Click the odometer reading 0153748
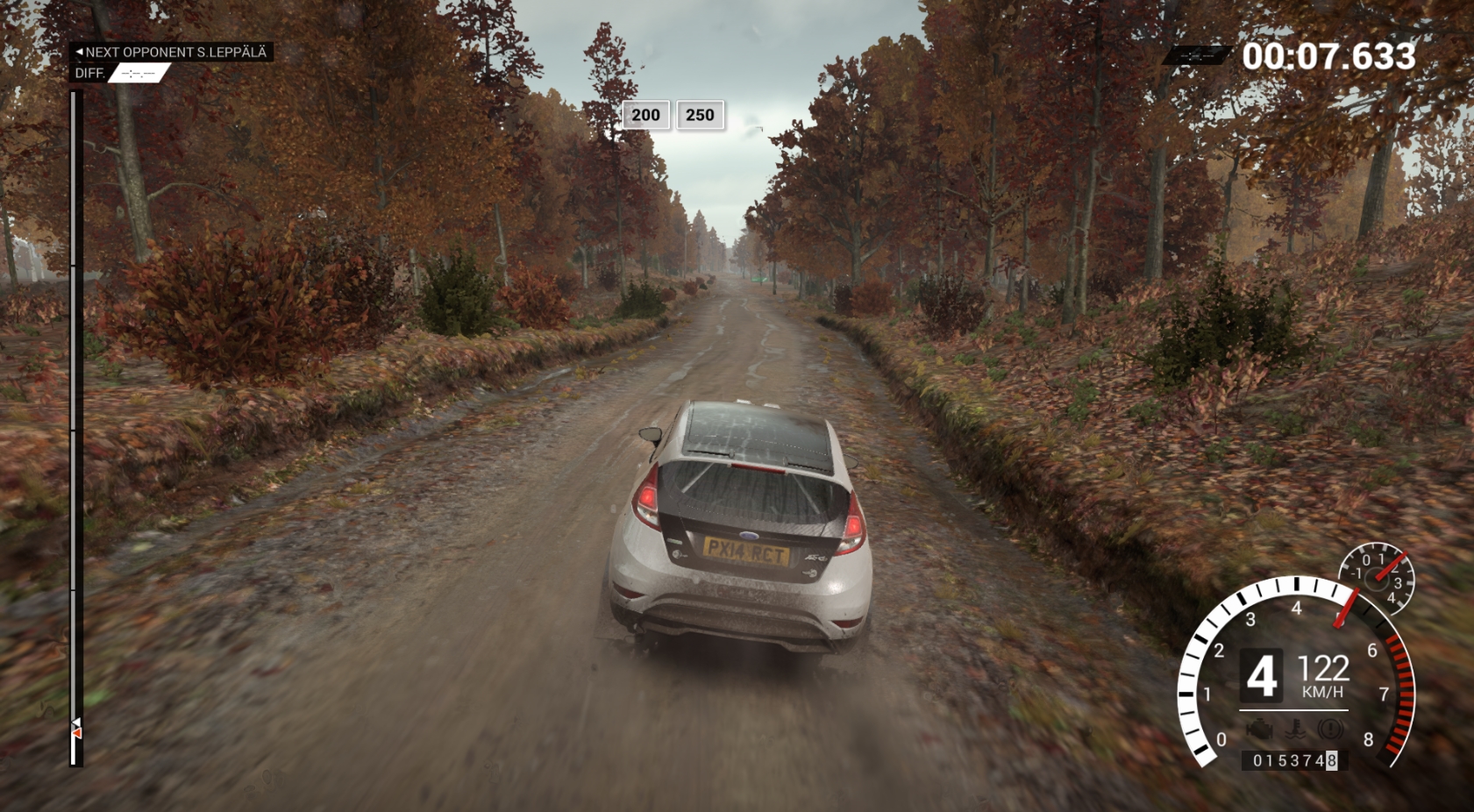 click(1297, 759)
